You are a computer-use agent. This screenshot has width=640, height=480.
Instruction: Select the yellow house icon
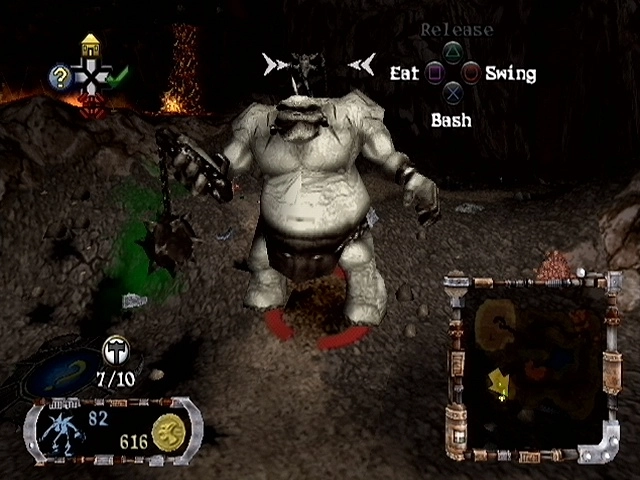[x=90, y=45]
